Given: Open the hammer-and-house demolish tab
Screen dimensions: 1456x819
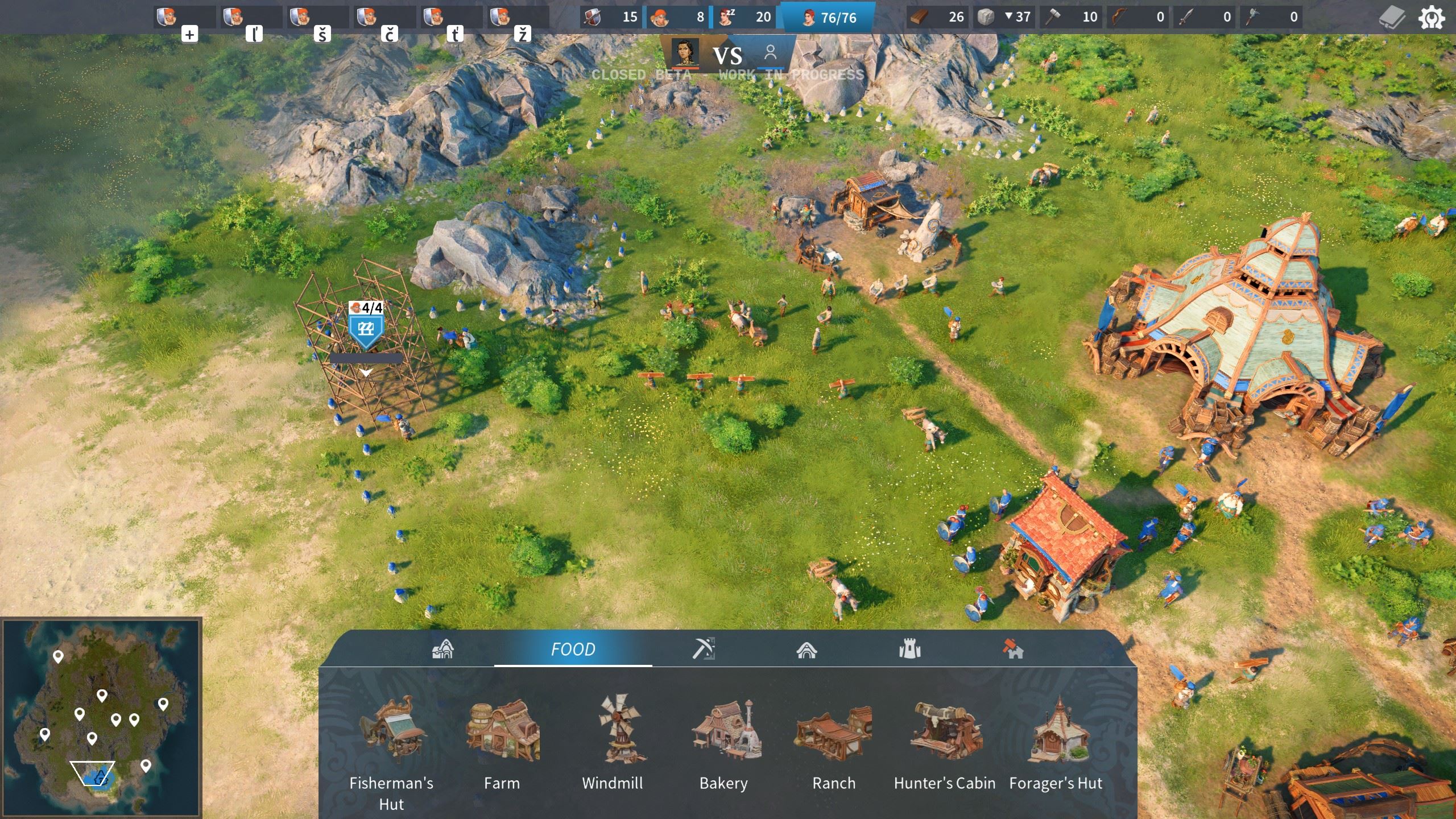Looking at the screenshot, I should tap(1013, 649).
